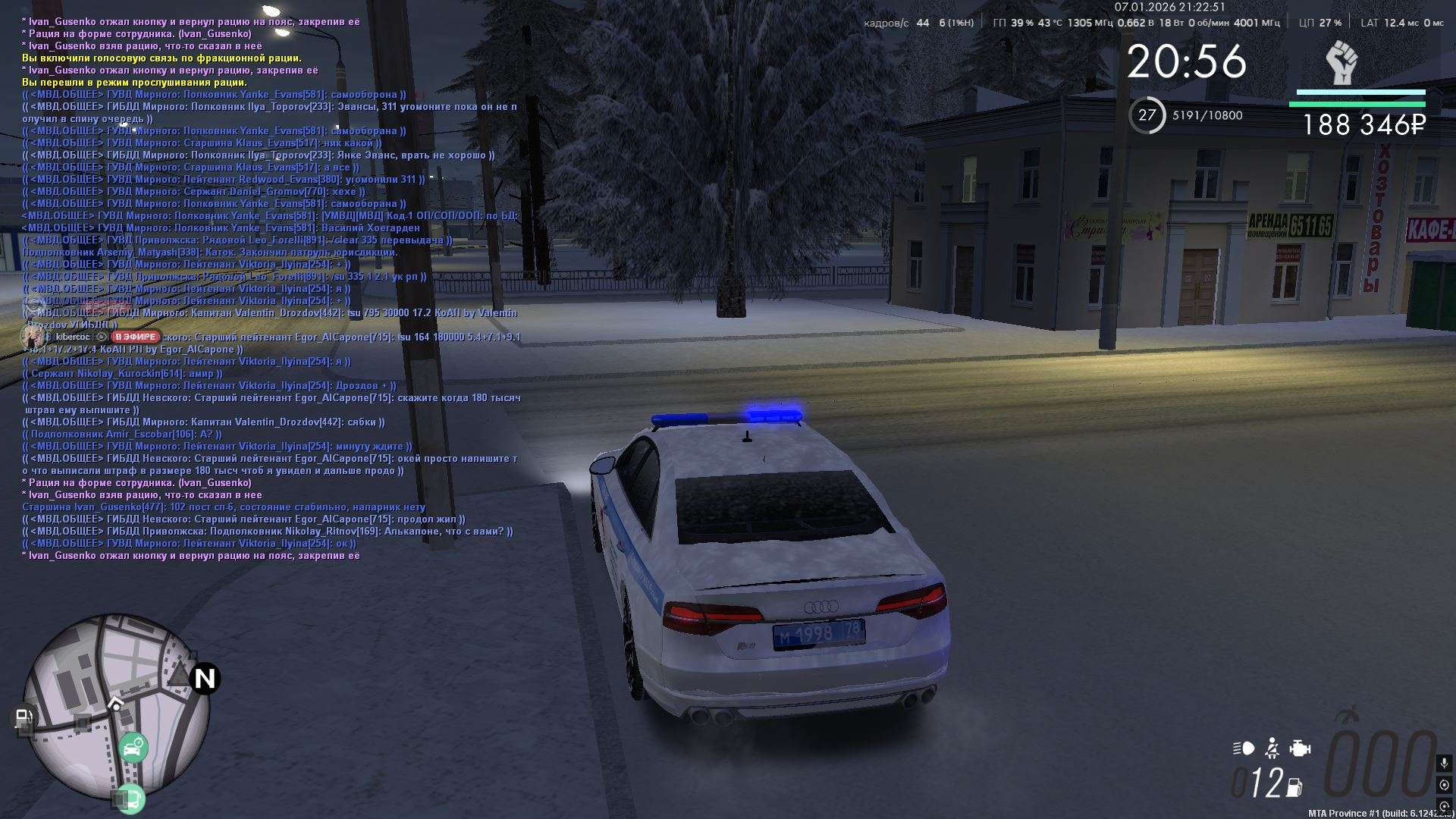Image resolution: width=1456 pixels, height=819 pixels.
Task: Toggle the headlights indicator icon
Action: [1244, 748]
